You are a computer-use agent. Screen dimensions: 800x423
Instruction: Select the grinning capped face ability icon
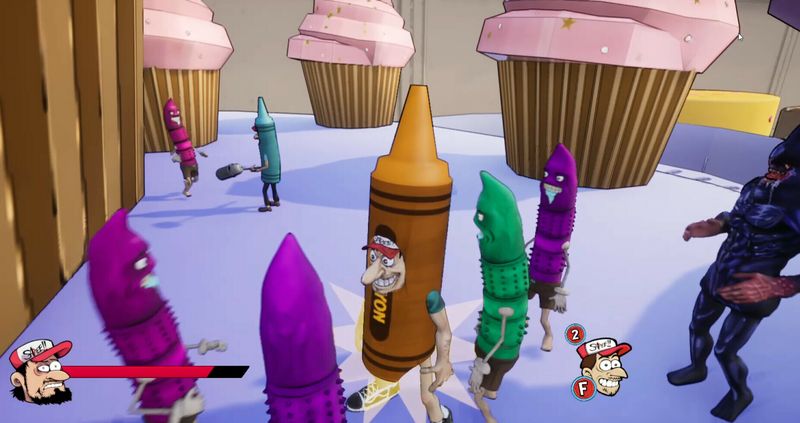[605, 362]
